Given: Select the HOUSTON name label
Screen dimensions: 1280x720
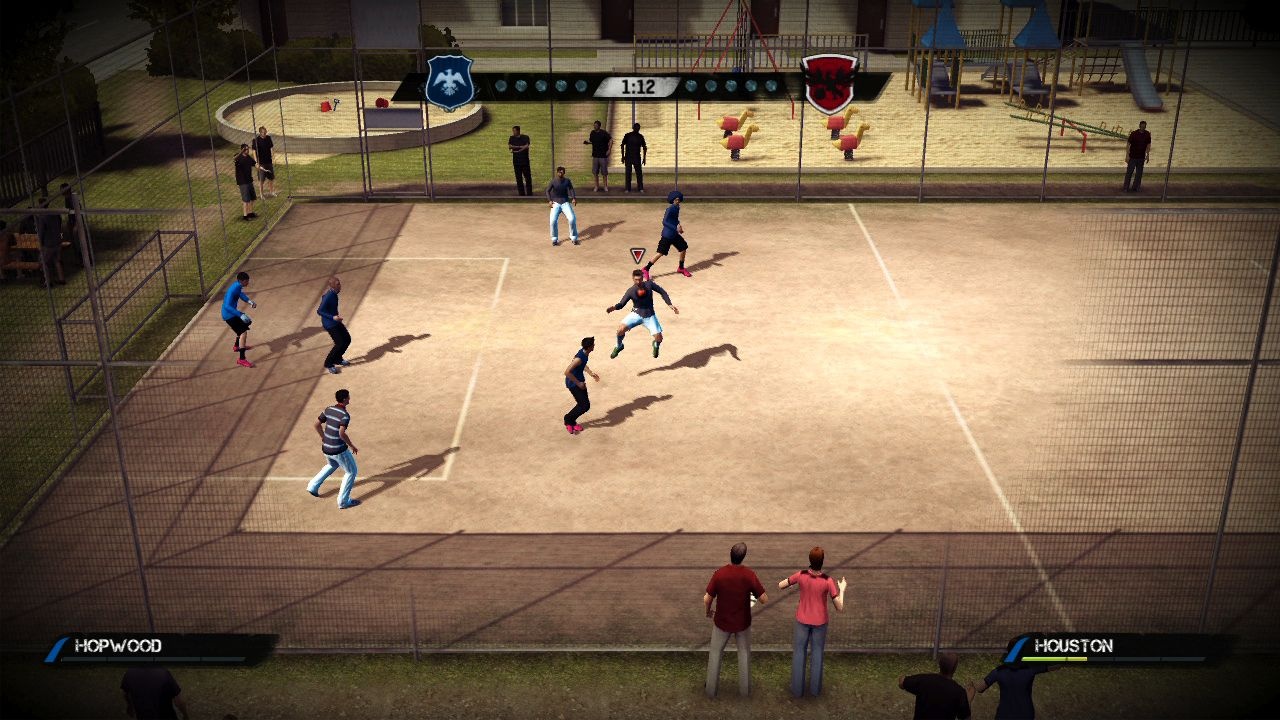Looking at the screenshot, I should tap(1074, 645).
